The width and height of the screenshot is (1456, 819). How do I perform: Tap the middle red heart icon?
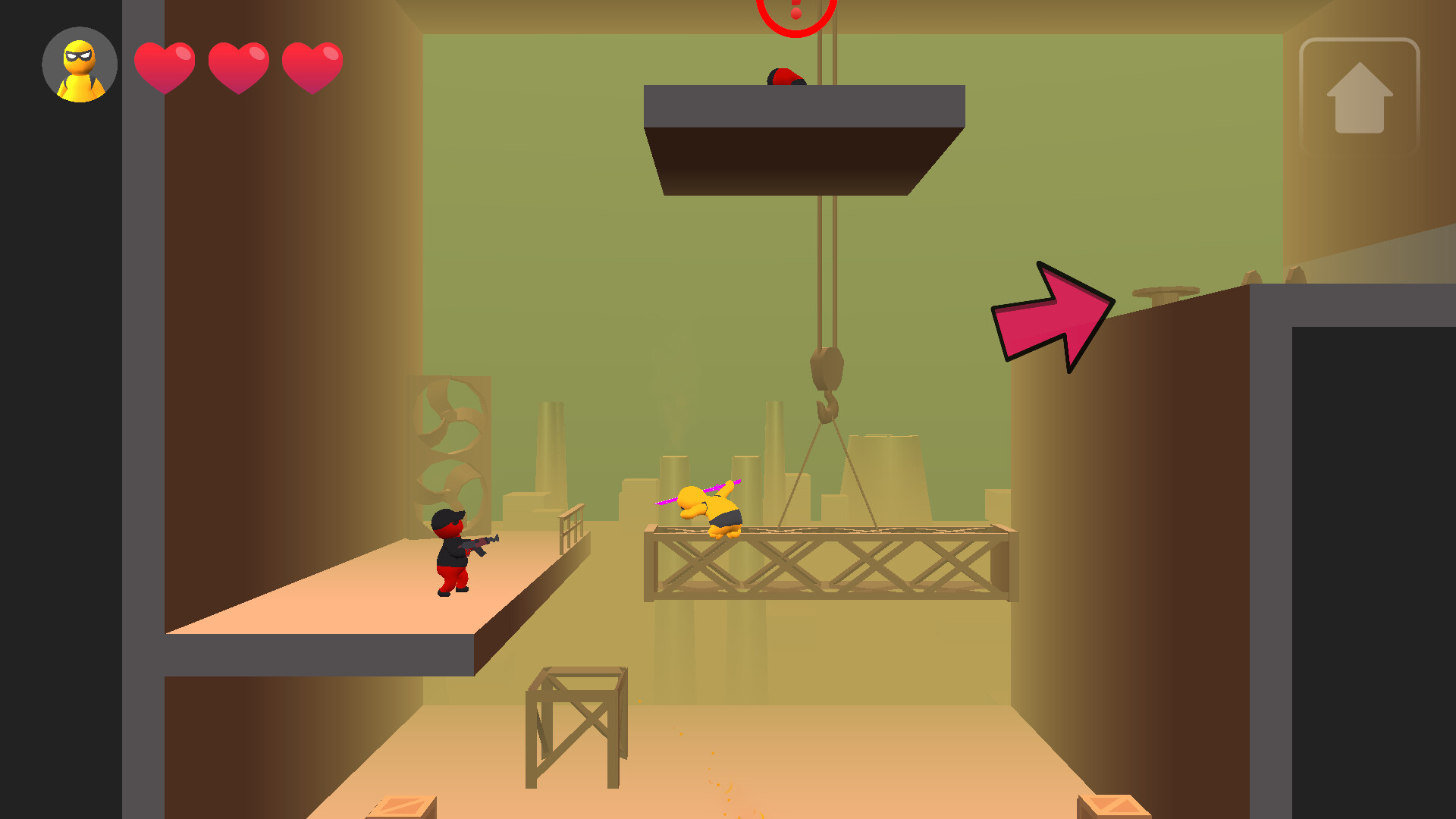pos(238,67)
